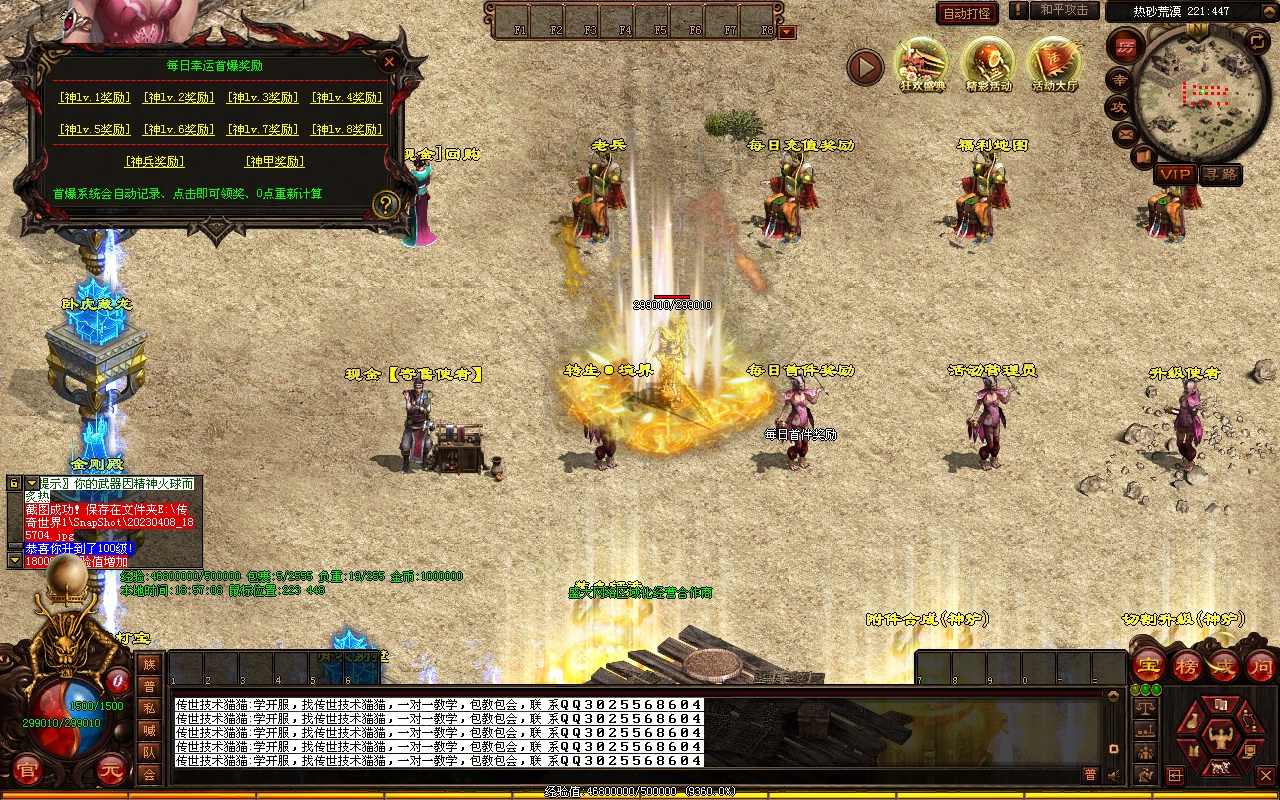The width and height of the screenshot is (1280, 800).
Task: Open the 神兵奖励 reward link
Action: (x=154, y=162)
